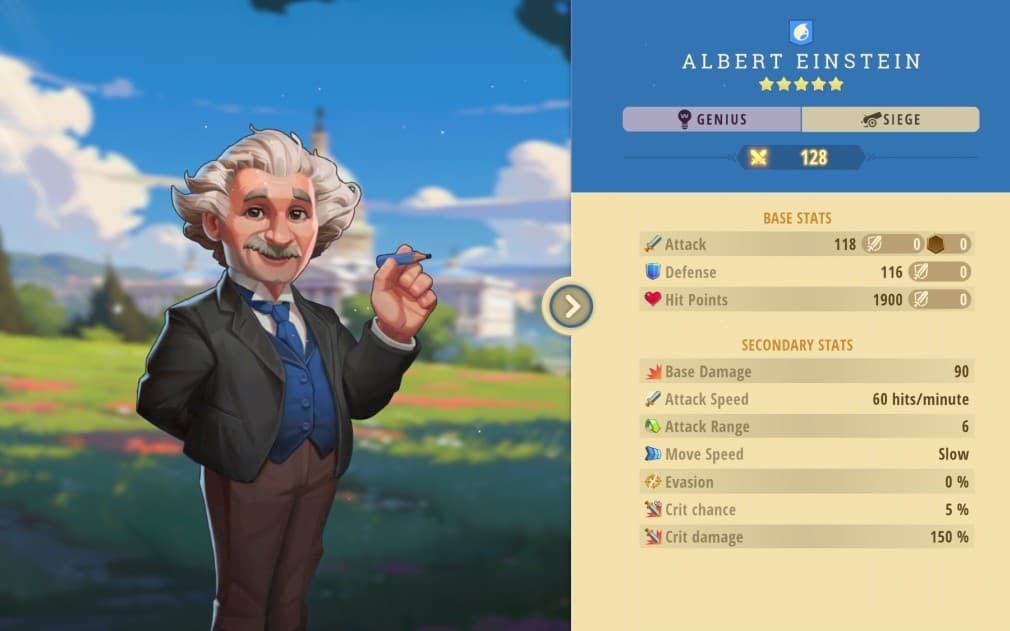Select the Crit damage row
The width and height of the screenshot is (1010, 631).
pyautogui.click(x=805, y=537)
